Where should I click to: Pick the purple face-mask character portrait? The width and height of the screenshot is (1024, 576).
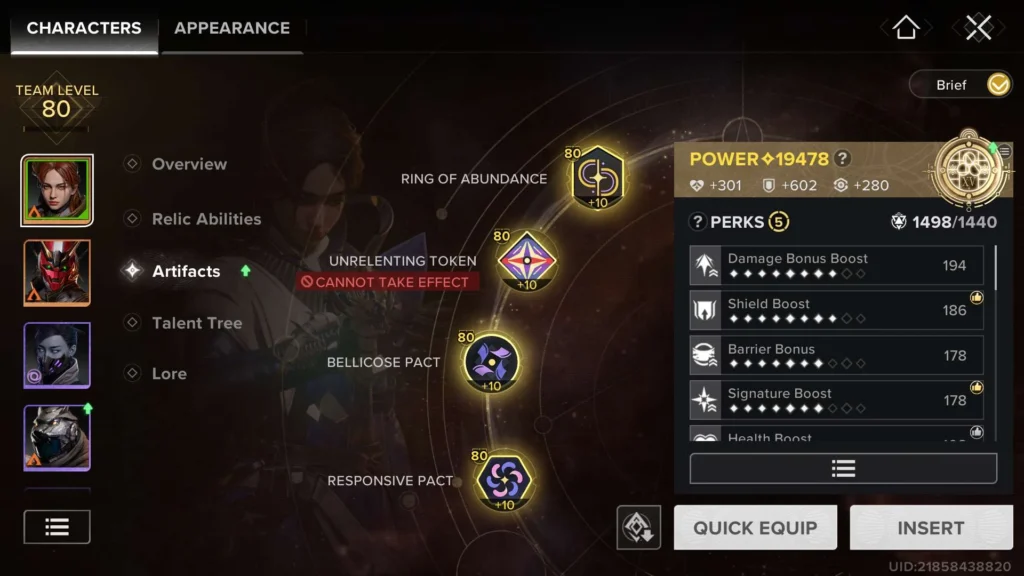57,355
